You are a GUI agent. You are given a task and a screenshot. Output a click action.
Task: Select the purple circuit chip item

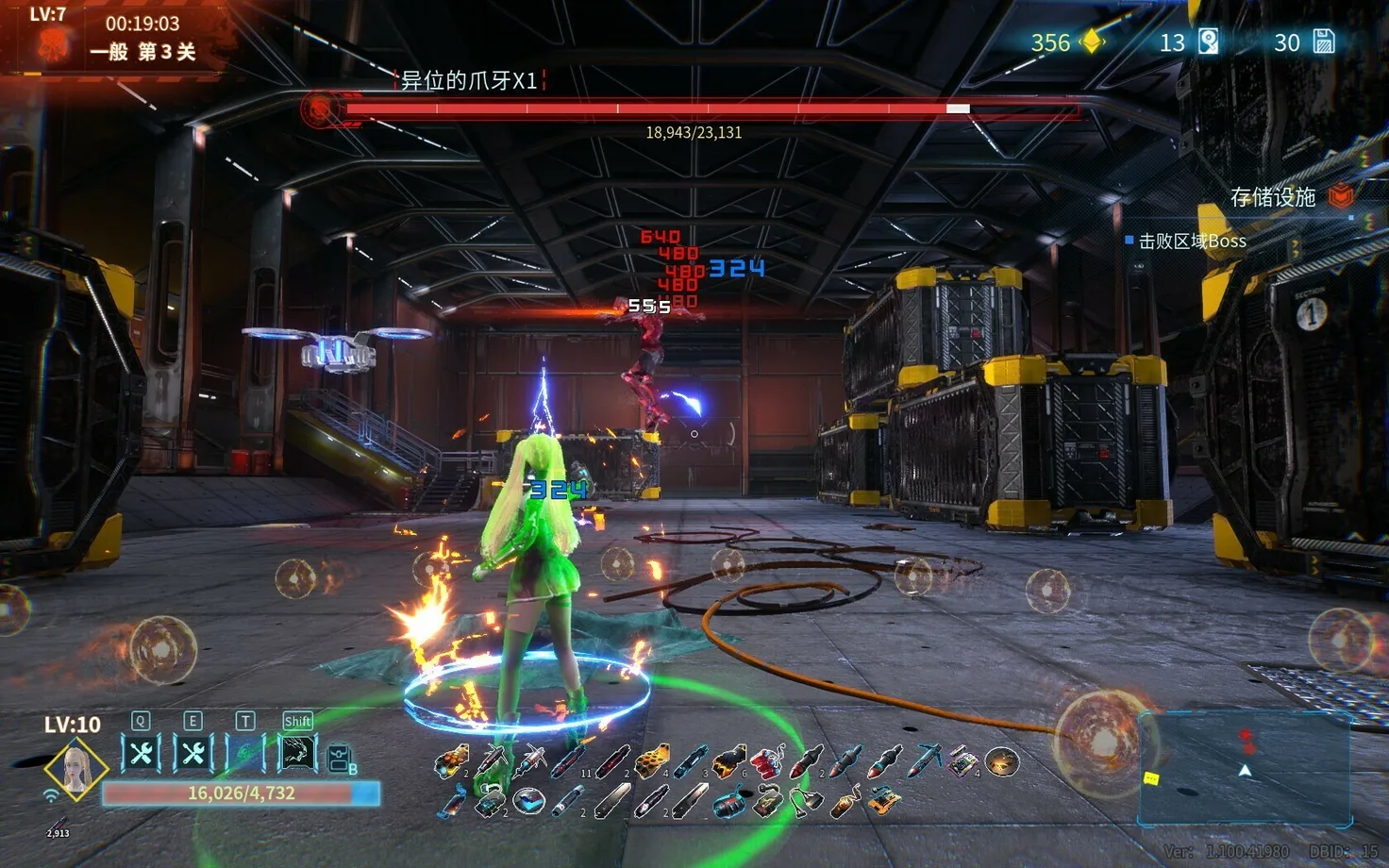point(962,760)
